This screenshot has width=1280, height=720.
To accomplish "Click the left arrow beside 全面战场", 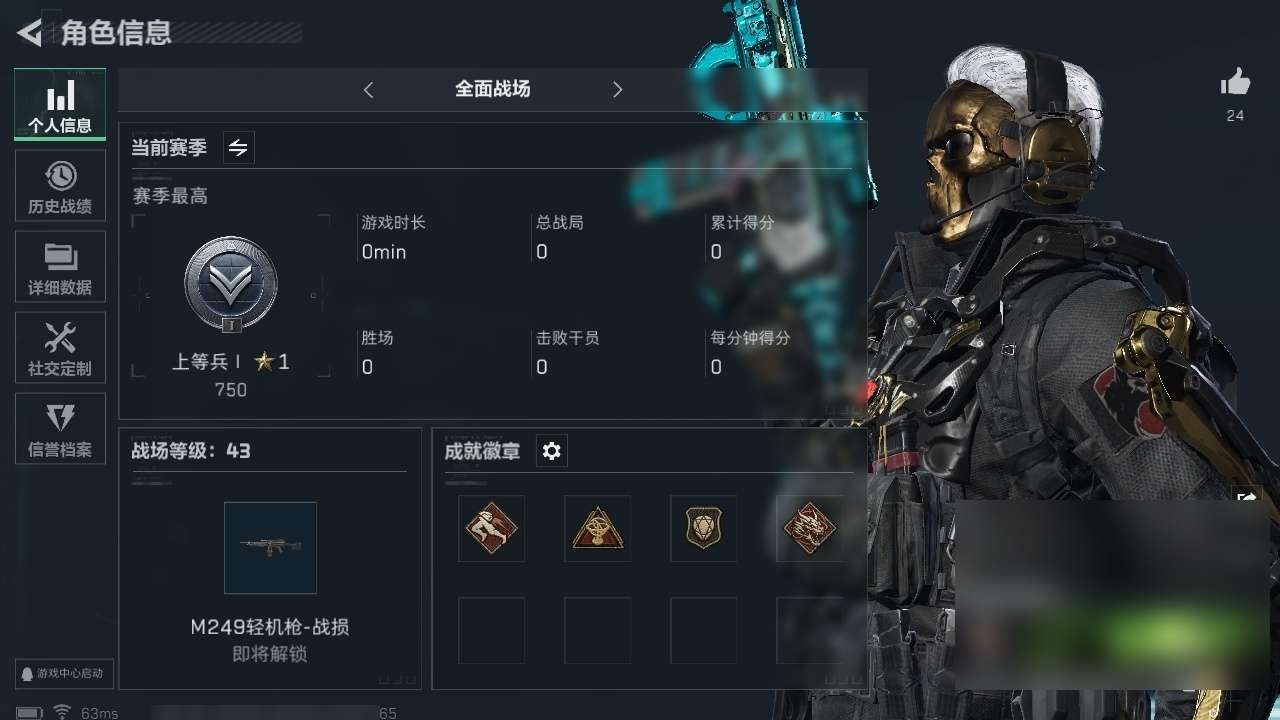I will (368, 90).
